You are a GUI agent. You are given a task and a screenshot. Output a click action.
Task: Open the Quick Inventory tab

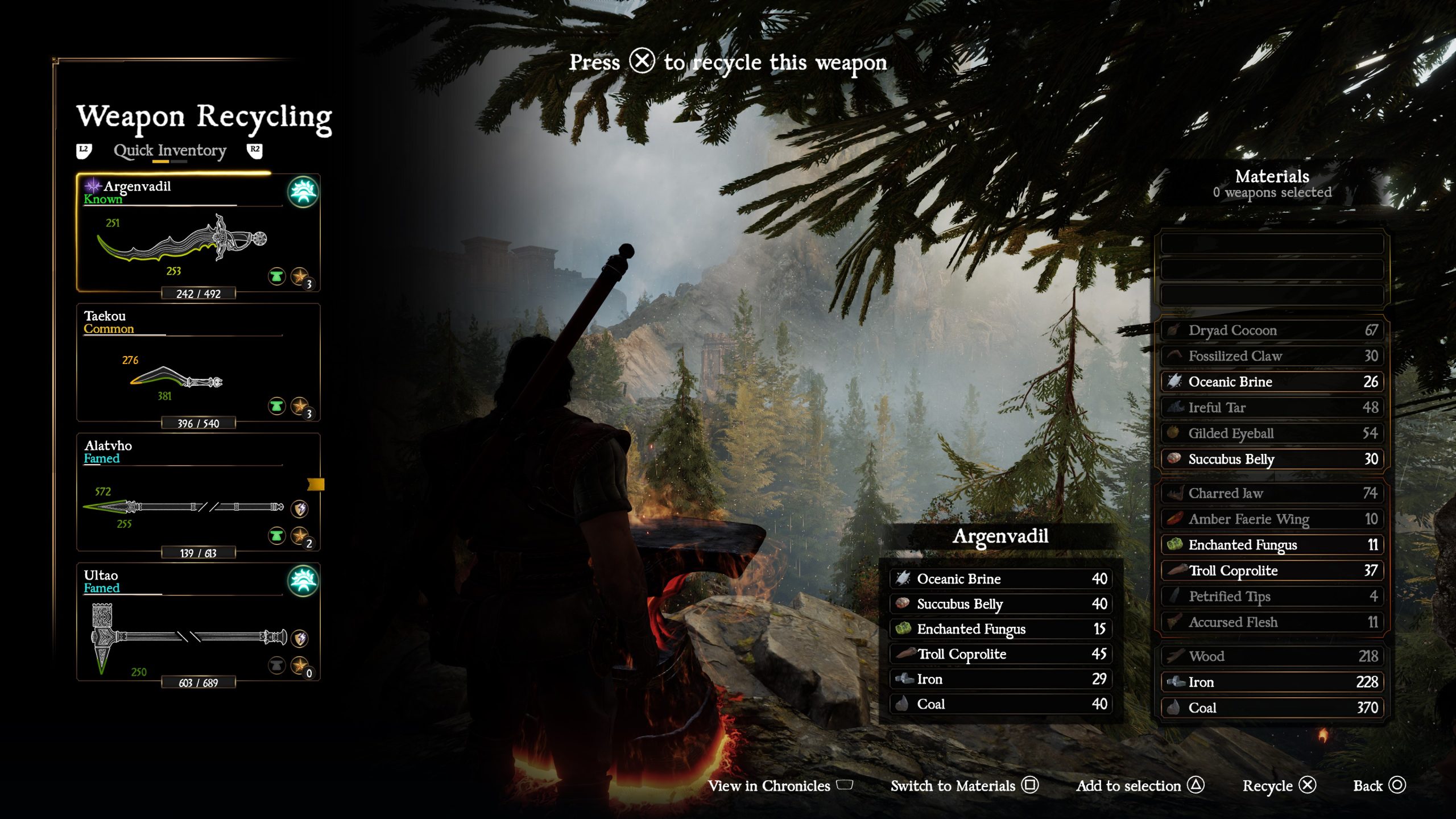pyautogui.click(x=169, y=151)
